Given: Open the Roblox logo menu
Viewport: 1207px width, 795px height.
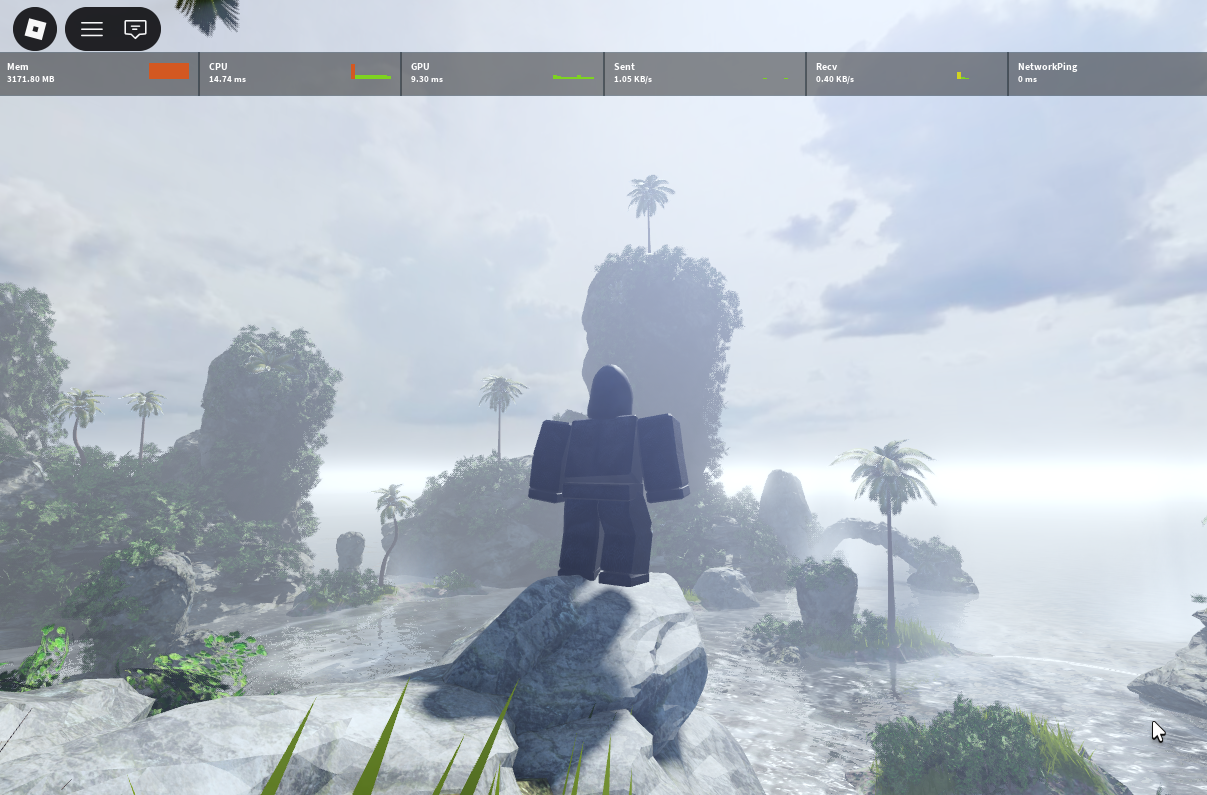Looking at the screenshot, I should pyautogui.click(x=35, y=29).
